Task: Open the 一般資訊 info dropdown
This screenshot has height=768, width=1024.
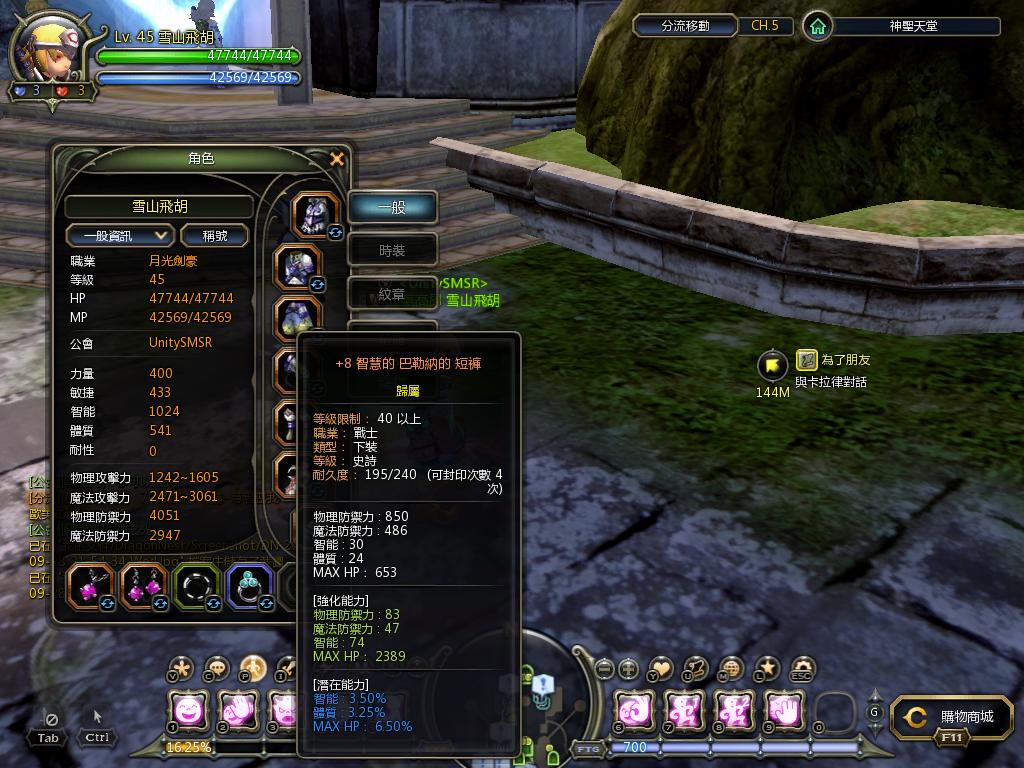Action: [x=120, y=236]
